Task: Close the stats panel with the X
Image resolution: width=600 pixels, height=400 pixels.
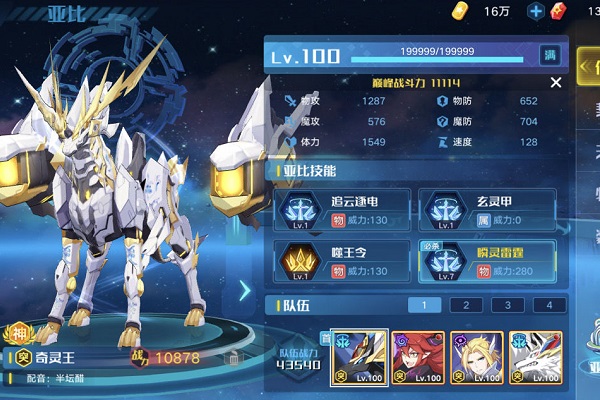Action: point(556,83)
